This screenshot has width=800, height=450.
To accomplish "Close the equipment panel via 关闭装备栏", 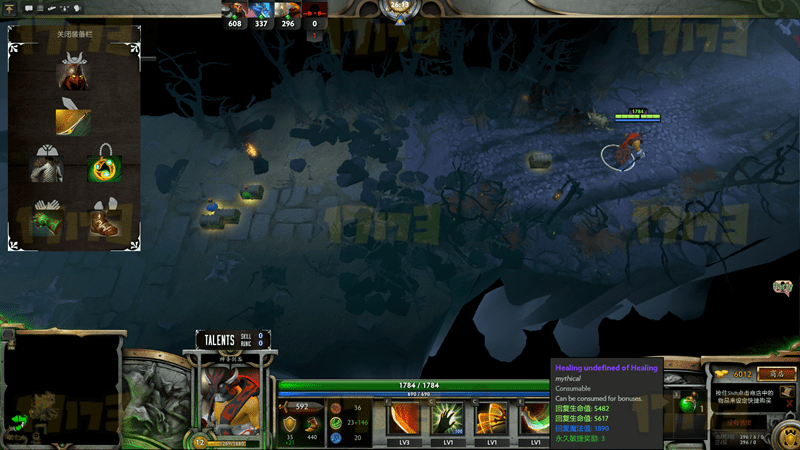I will click(75, 33).
